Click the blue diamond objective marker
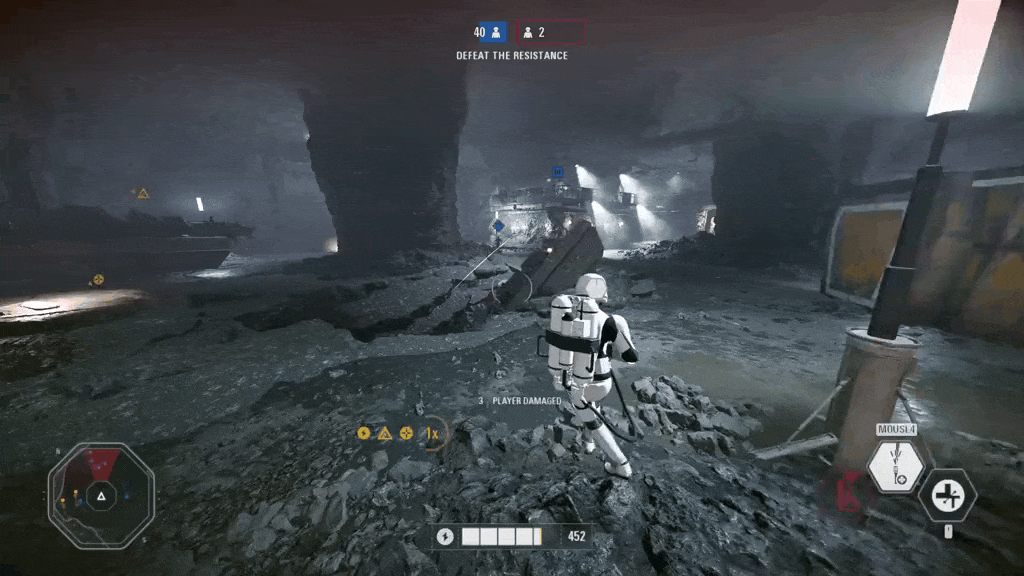The width and height of the screenshot is (1024, 576). coord(498,227)
